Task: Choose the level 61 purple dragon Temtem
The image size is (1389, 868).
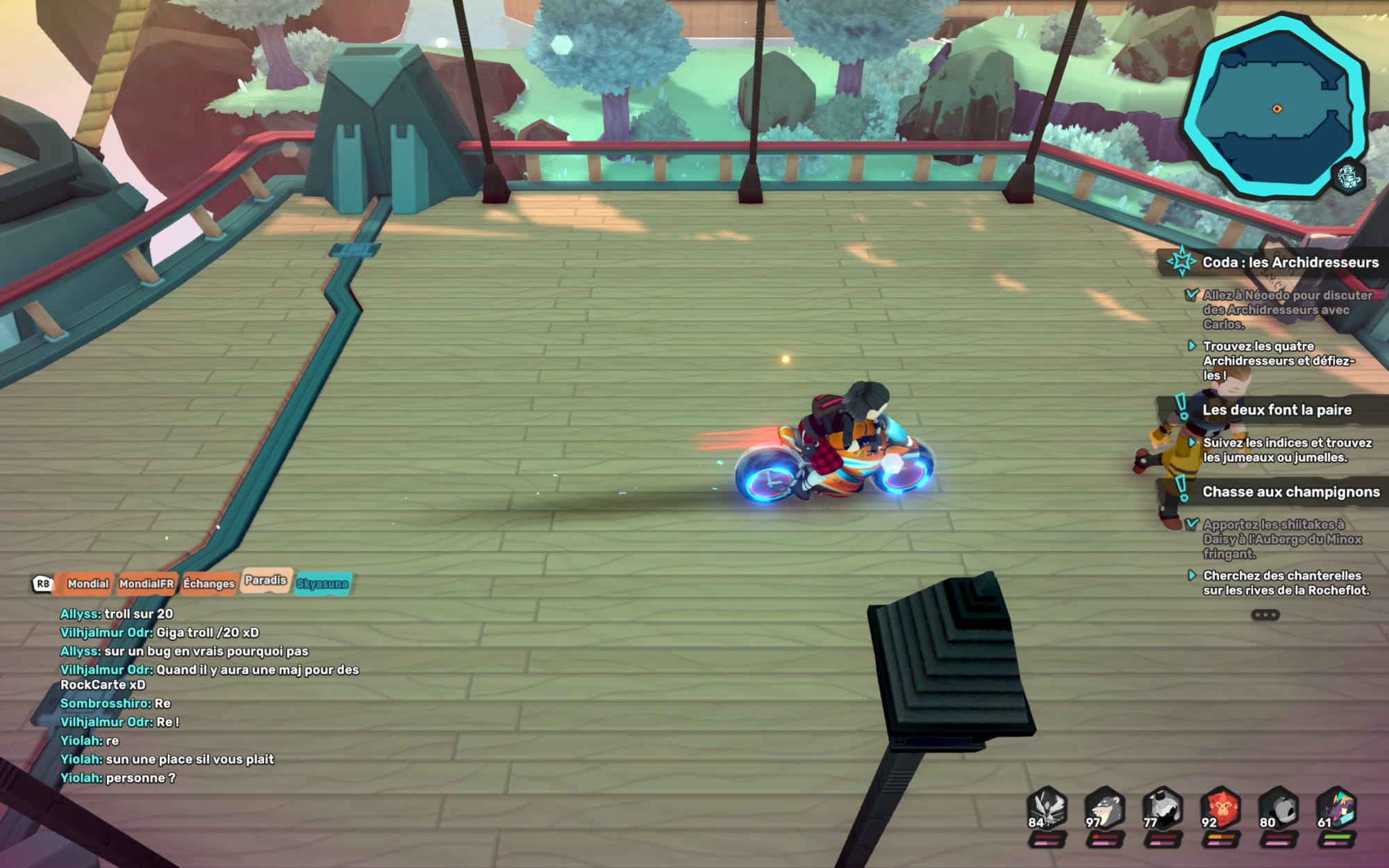Action: 1336,810
